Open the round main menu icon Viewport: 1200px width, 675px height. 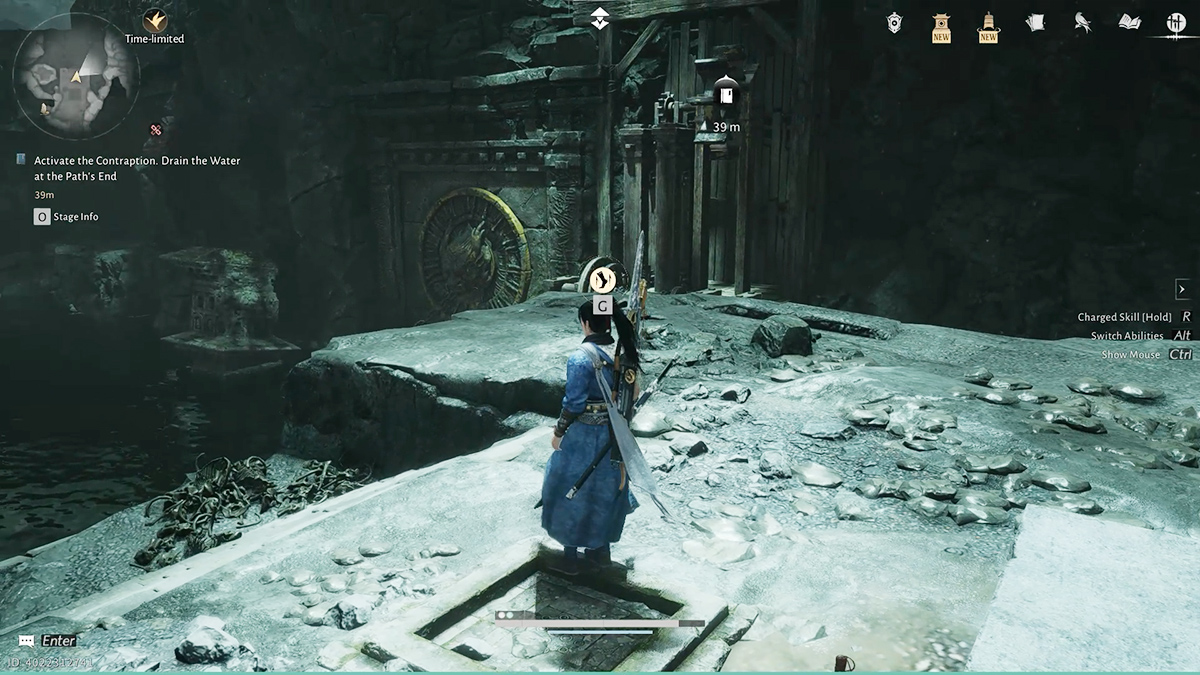pyautogui.click(x=1175, y=23)
